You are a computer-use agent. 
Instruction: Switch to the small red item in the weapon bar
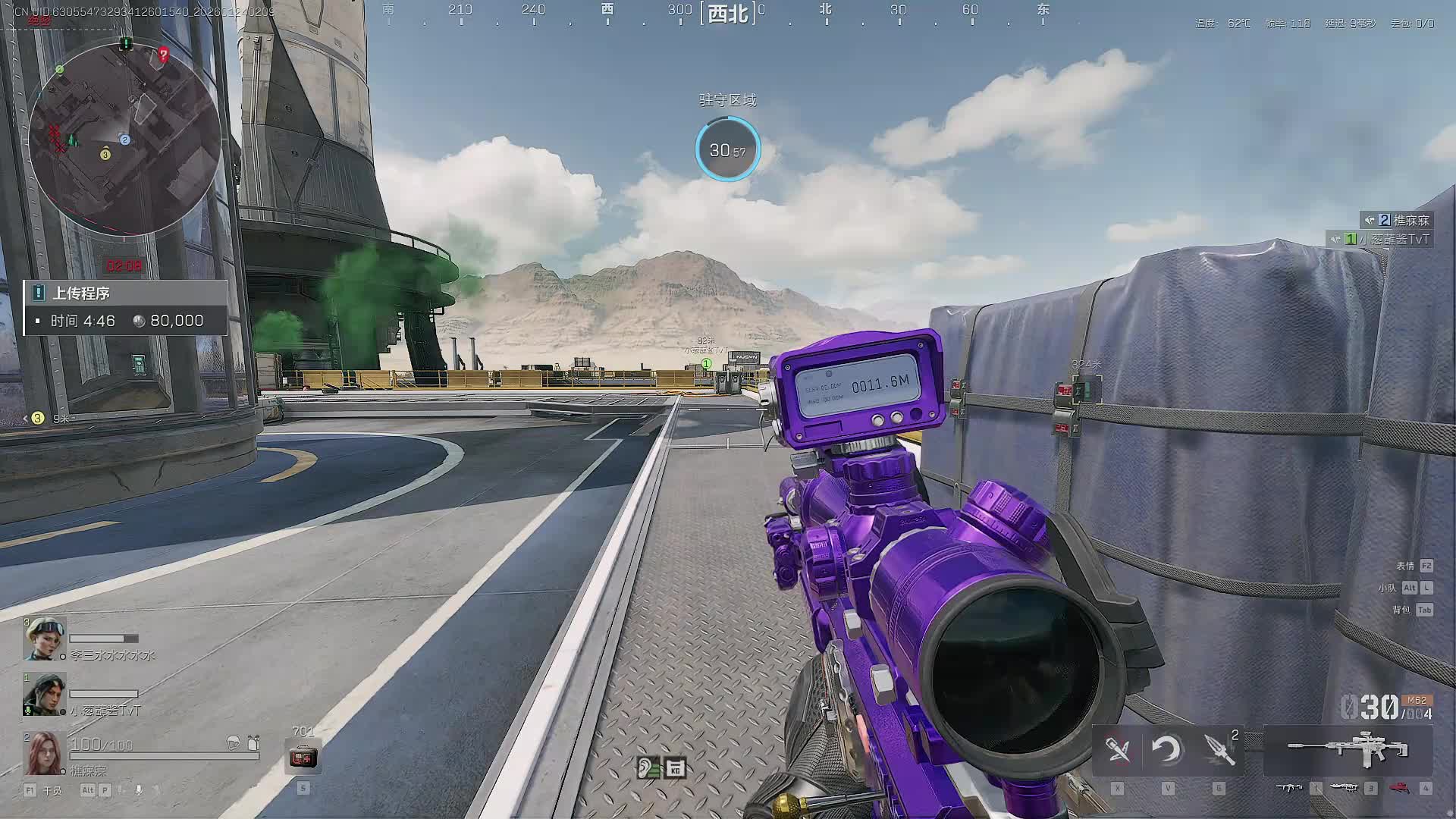[x=1399, y=788]
